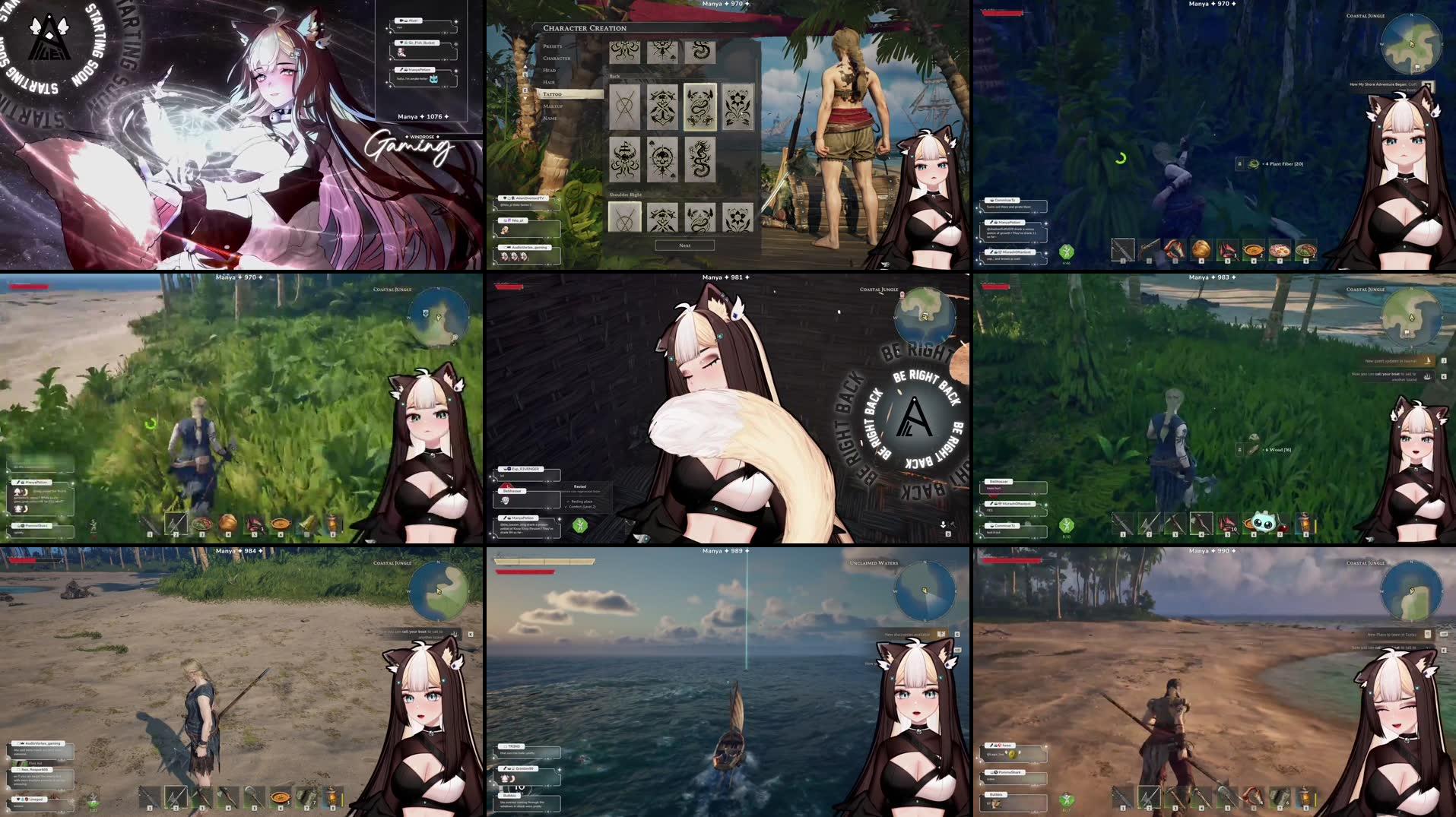The height and width of the screenshot is (817, 1456).
Task: Click the call your boat notification text
Action: pyautogui.click(x=414, y=632)
